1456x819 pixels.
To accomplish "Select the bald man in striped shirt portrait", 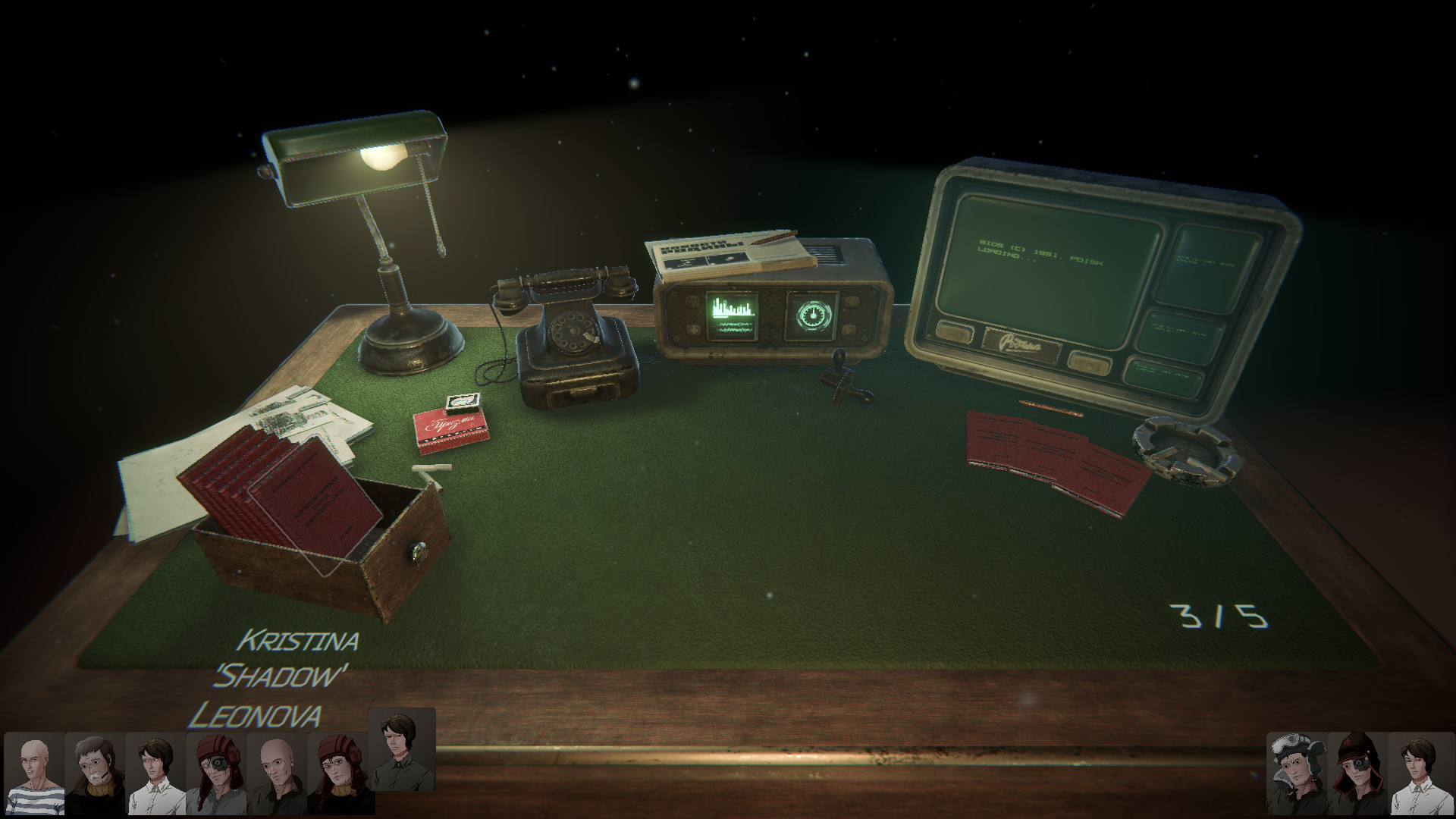I will 34,773.
